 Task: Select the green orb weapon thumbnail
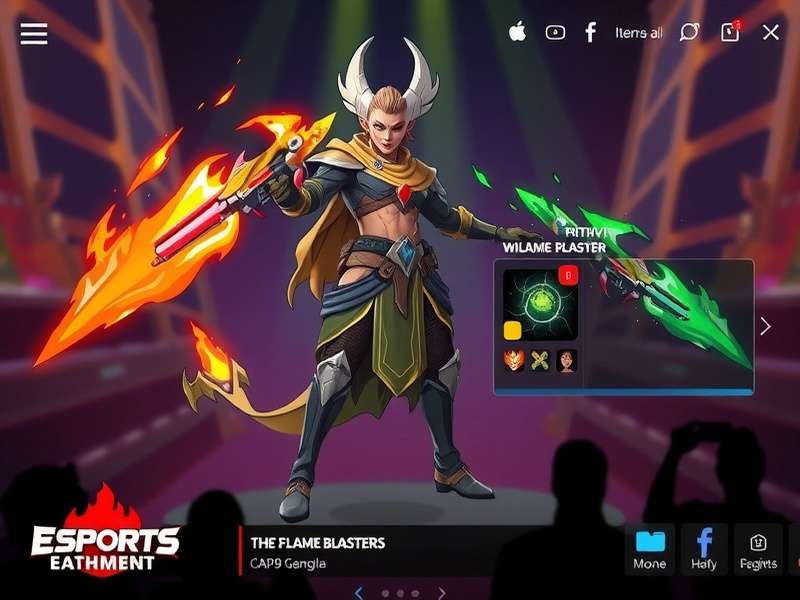pos(541,305)
